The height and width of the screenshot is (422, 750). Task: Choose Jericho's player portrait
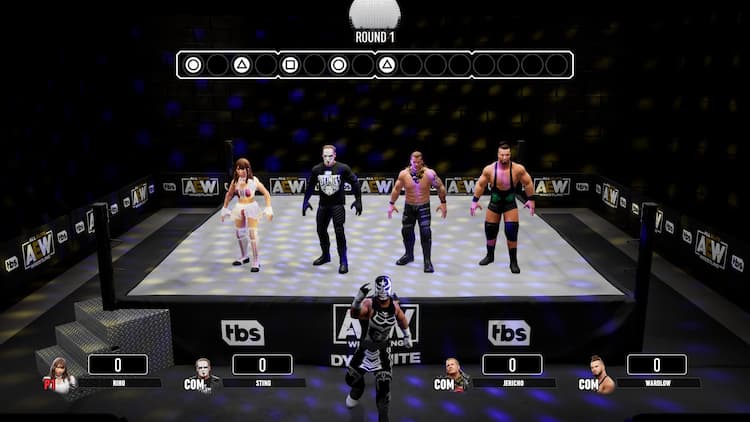pyautogui.click(x=456, y=374)
